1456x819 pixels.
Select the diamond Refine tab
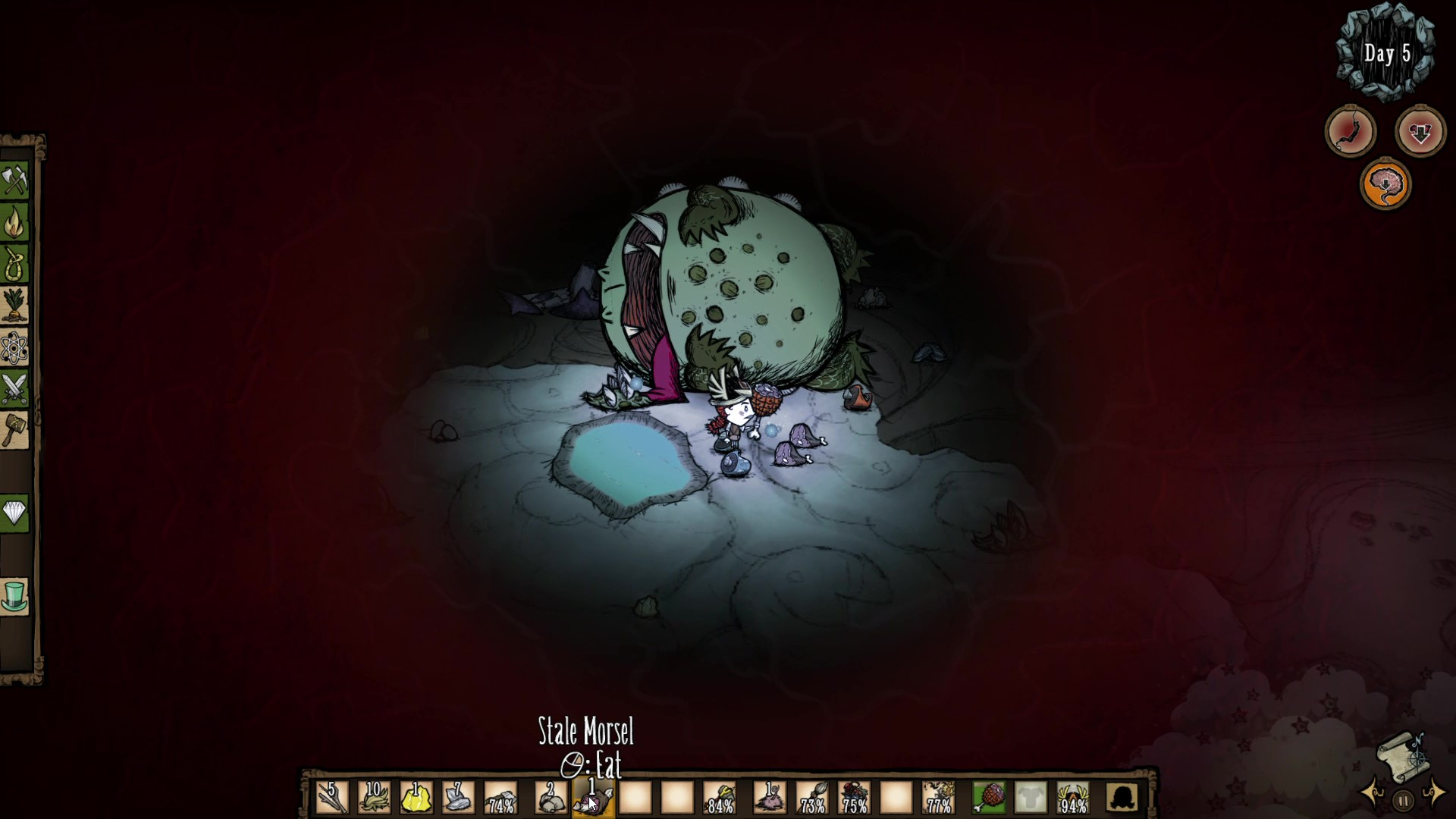coord(14,513)
